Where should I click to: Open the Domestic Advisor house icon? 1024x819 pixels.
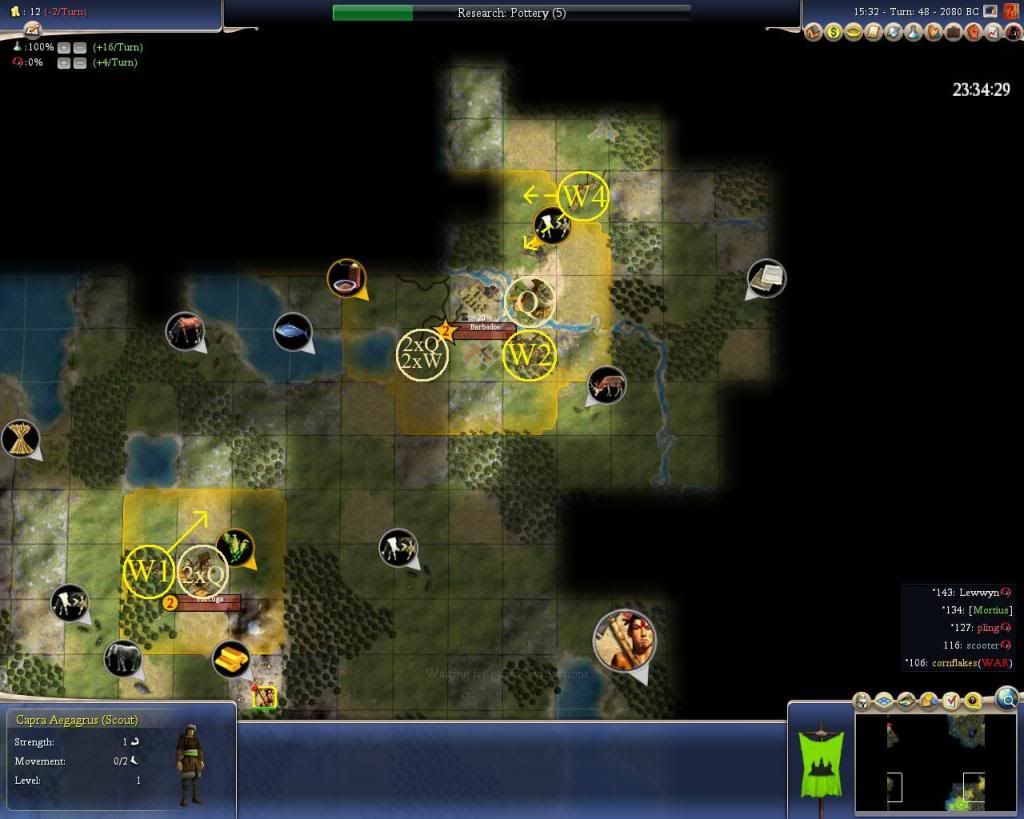click(813, 33)
